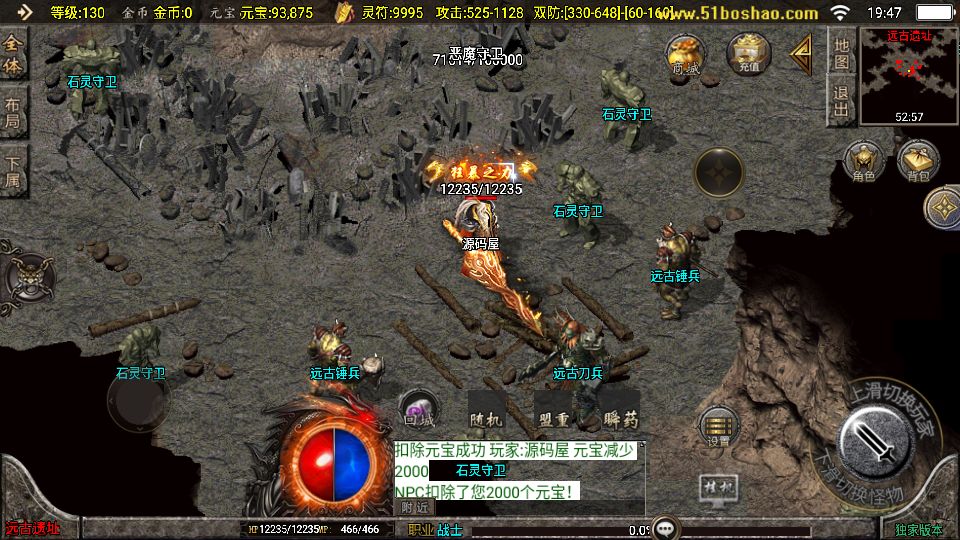Select the 全体 tab
Screen dimensions: 960x540
(x=13, y=55)
